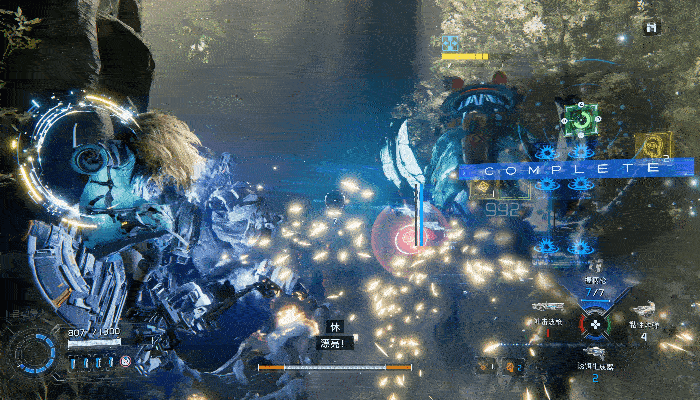
Task: Click the red circular status icon
Action: click(x=126, y=360)
